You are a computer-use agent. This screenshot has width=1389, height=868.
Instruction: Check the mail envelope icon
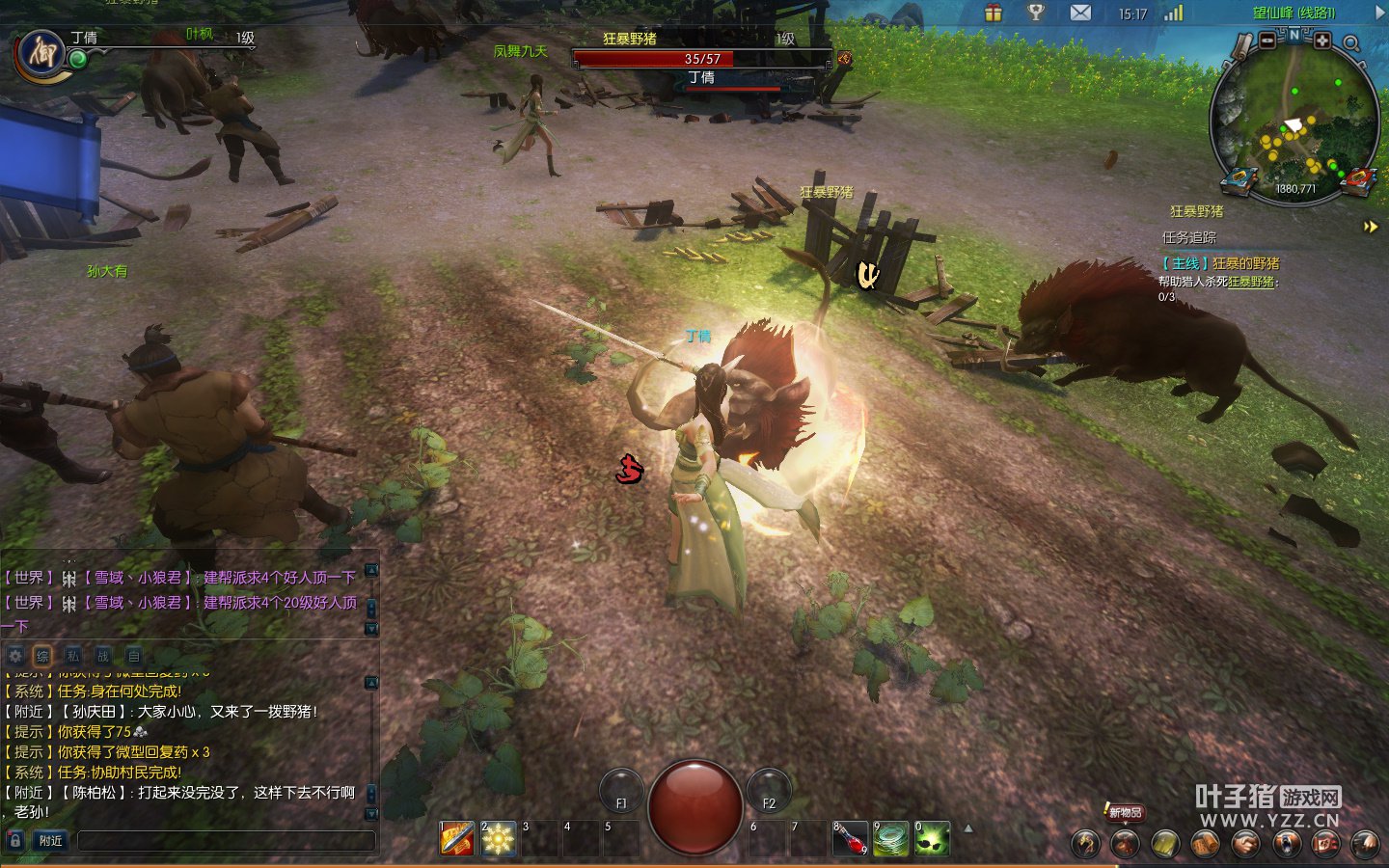tap(1080, 13)
